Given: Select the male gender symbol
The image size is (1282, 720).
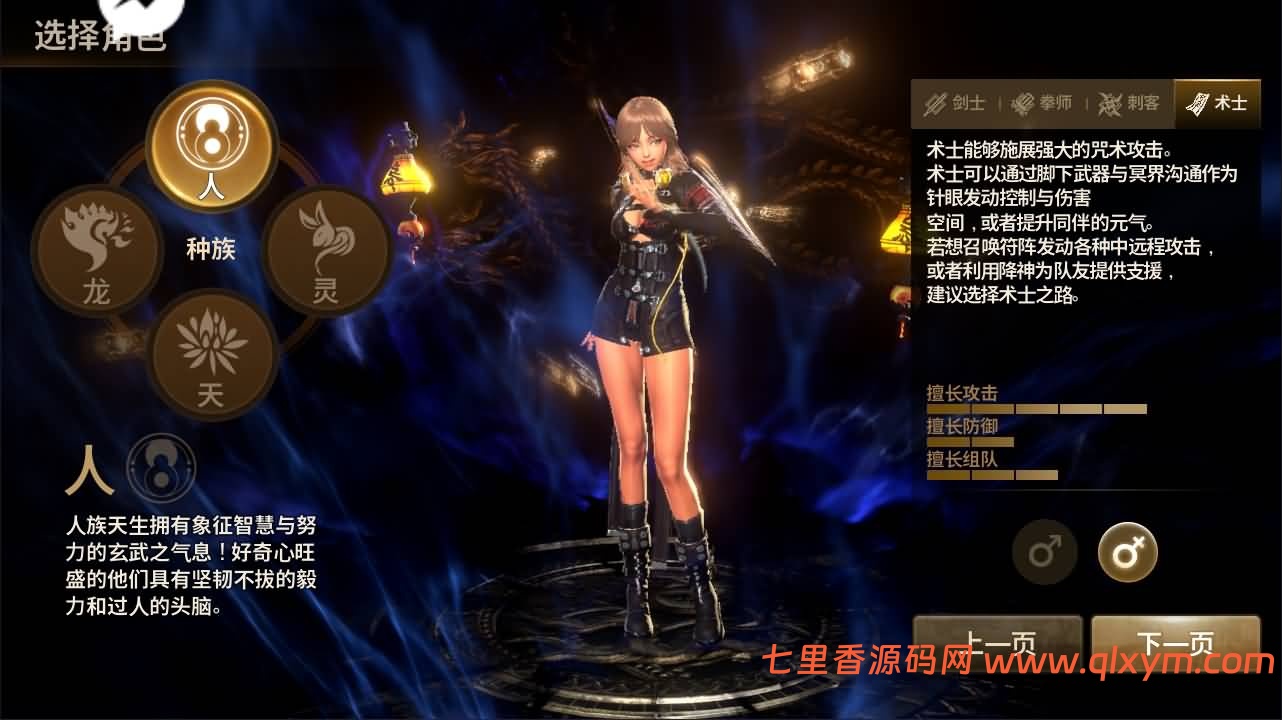Looking at the screenshot, I should (x=1045, y=551).
